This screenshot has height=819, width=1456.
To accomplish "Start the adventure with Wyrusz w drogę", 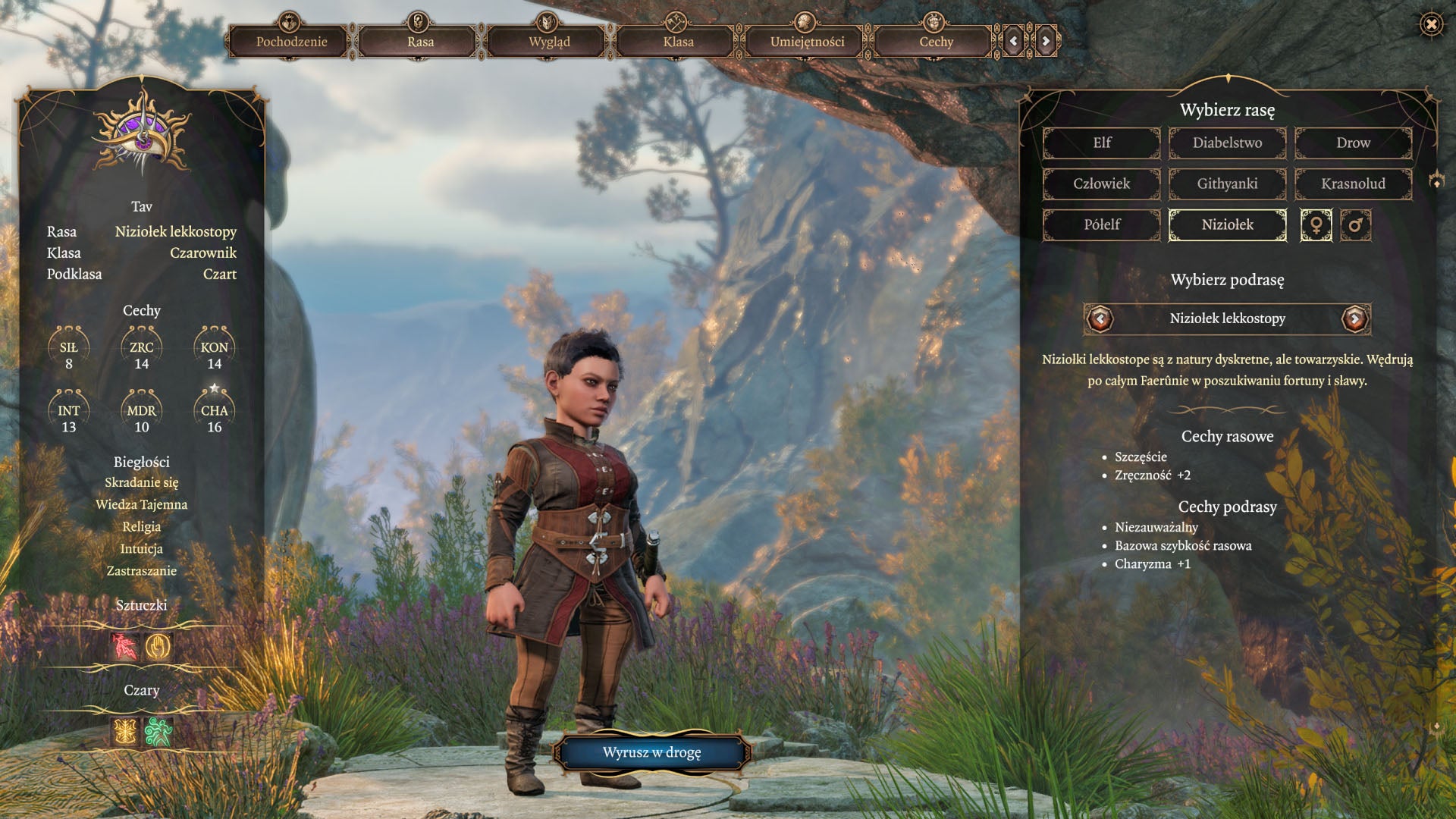I will (651, 752).
